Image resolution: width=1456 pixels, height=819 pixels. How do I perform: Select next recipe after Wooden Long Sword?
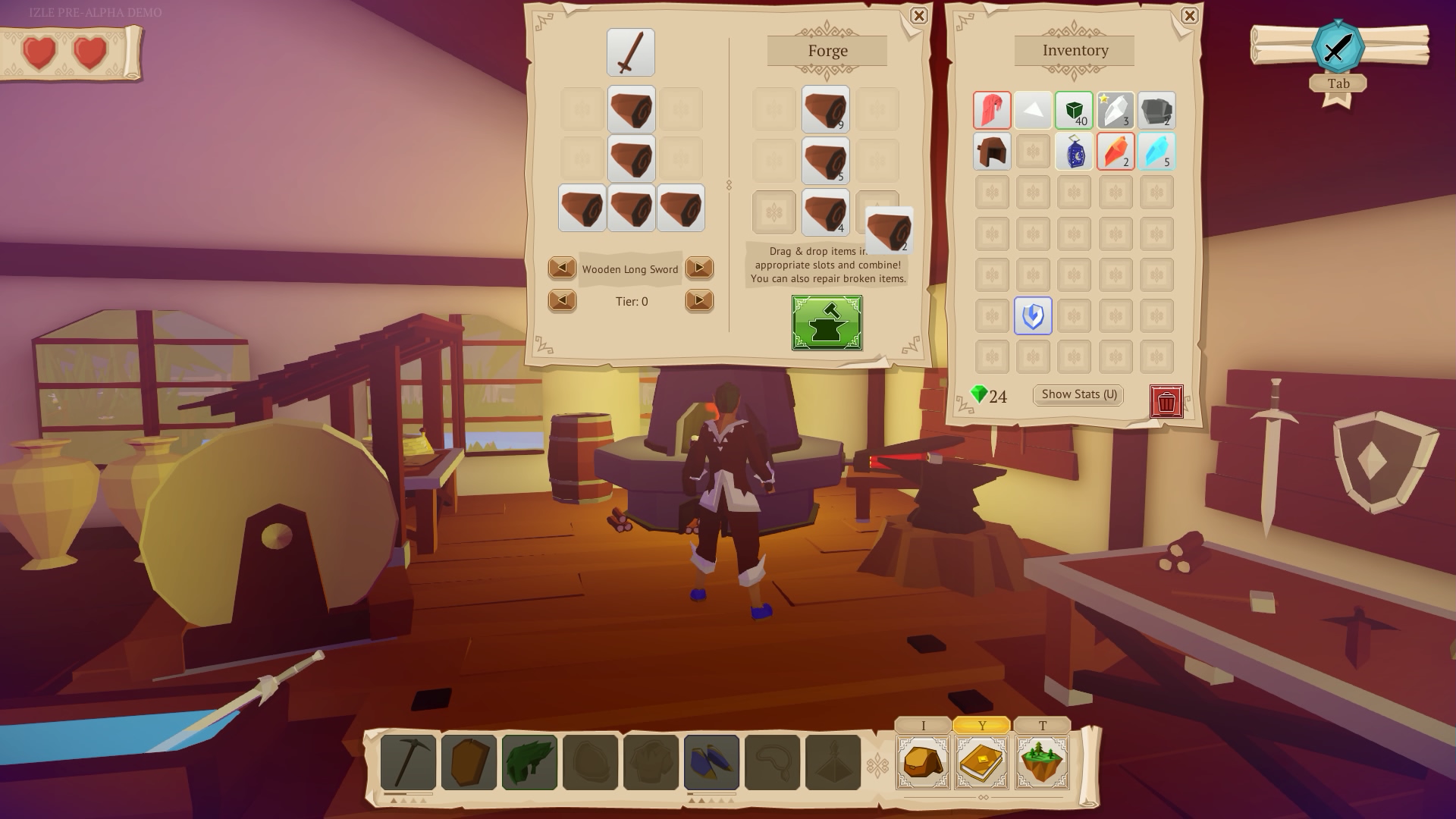698,268
